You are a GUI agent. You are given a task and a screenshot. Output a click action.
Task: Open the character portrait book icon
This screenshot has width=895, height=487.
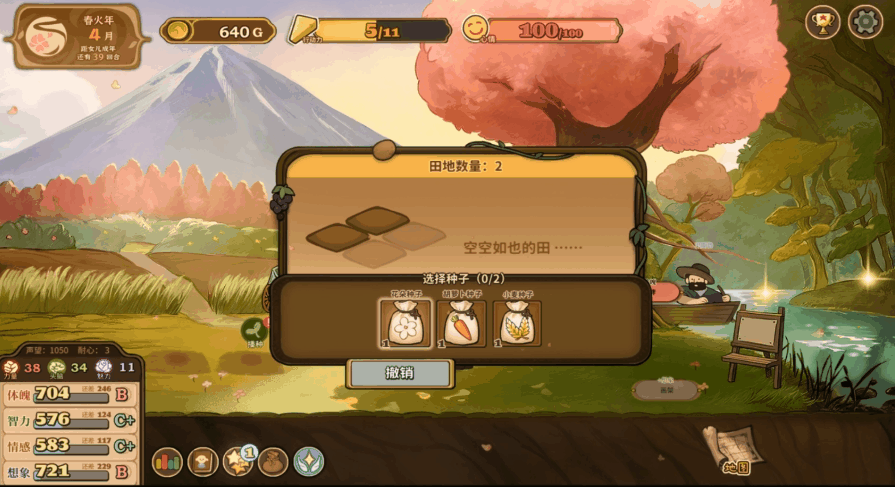click(203, 462)
